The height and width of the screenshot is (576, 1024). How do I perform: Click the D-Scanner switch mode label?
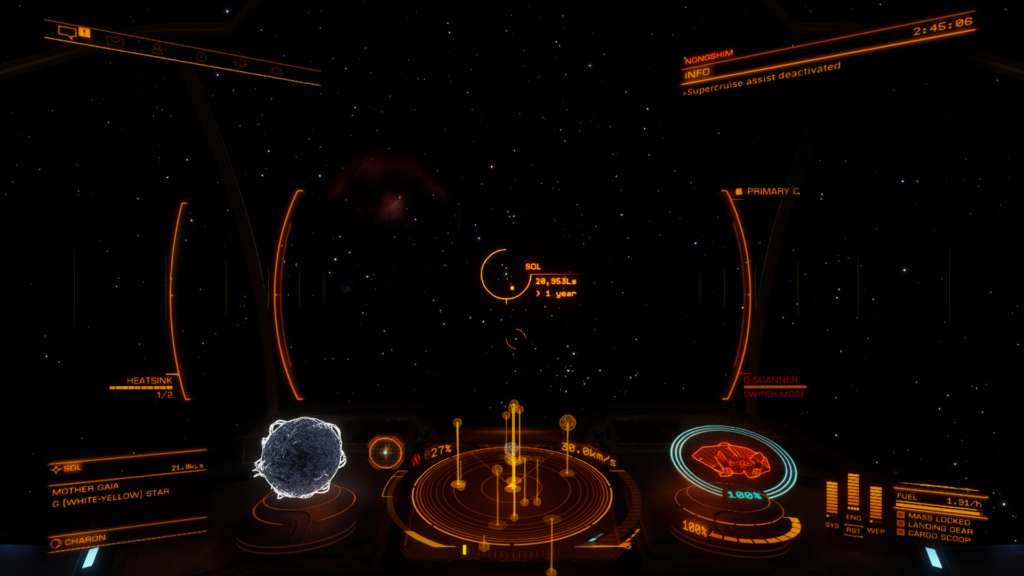774,393
